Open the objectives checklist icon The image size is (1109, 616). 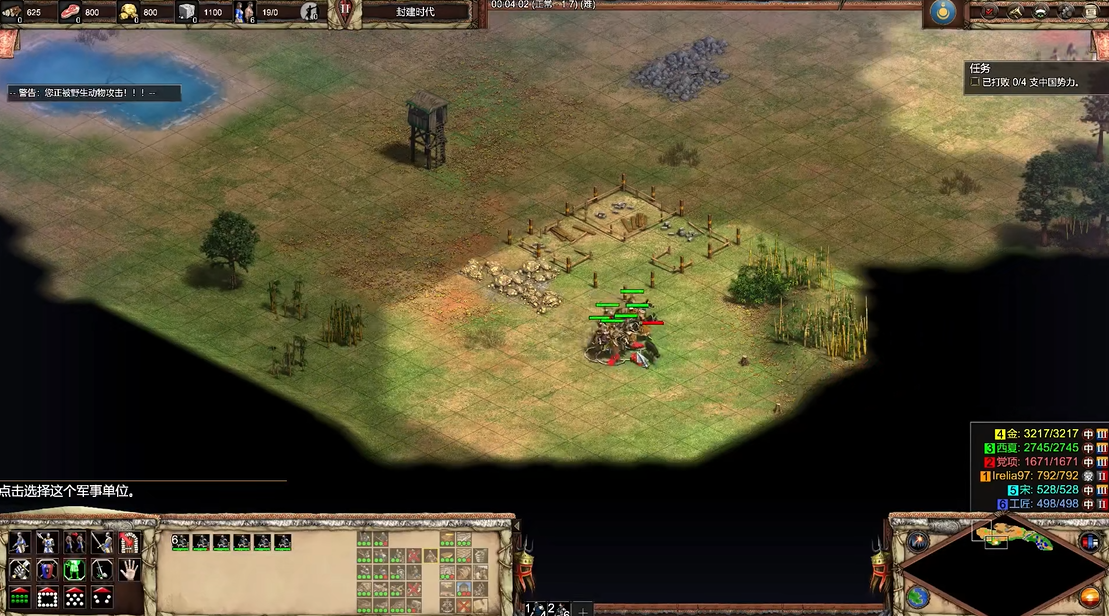point(990,12)
